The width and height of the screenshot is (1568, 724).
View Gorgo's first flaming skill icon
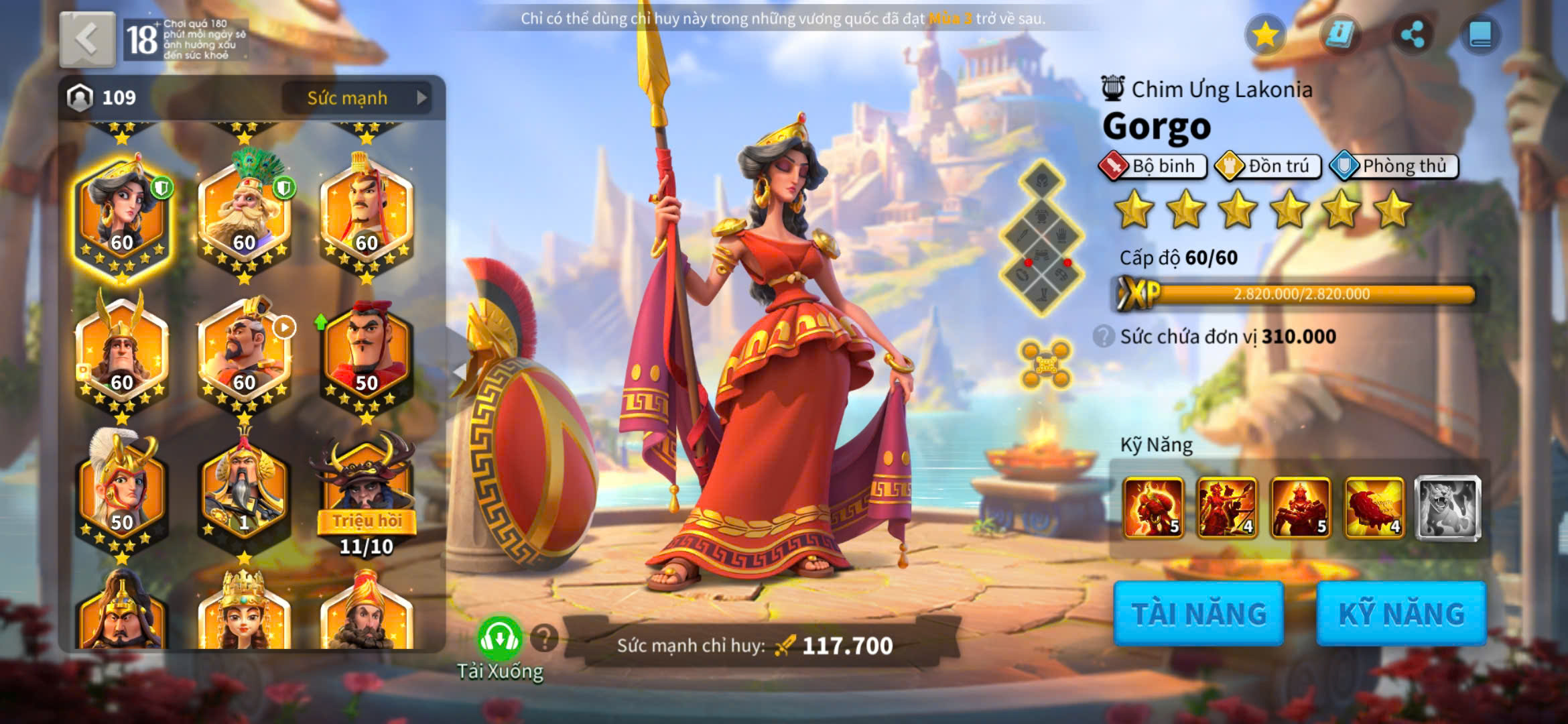tap(1153, 507)
